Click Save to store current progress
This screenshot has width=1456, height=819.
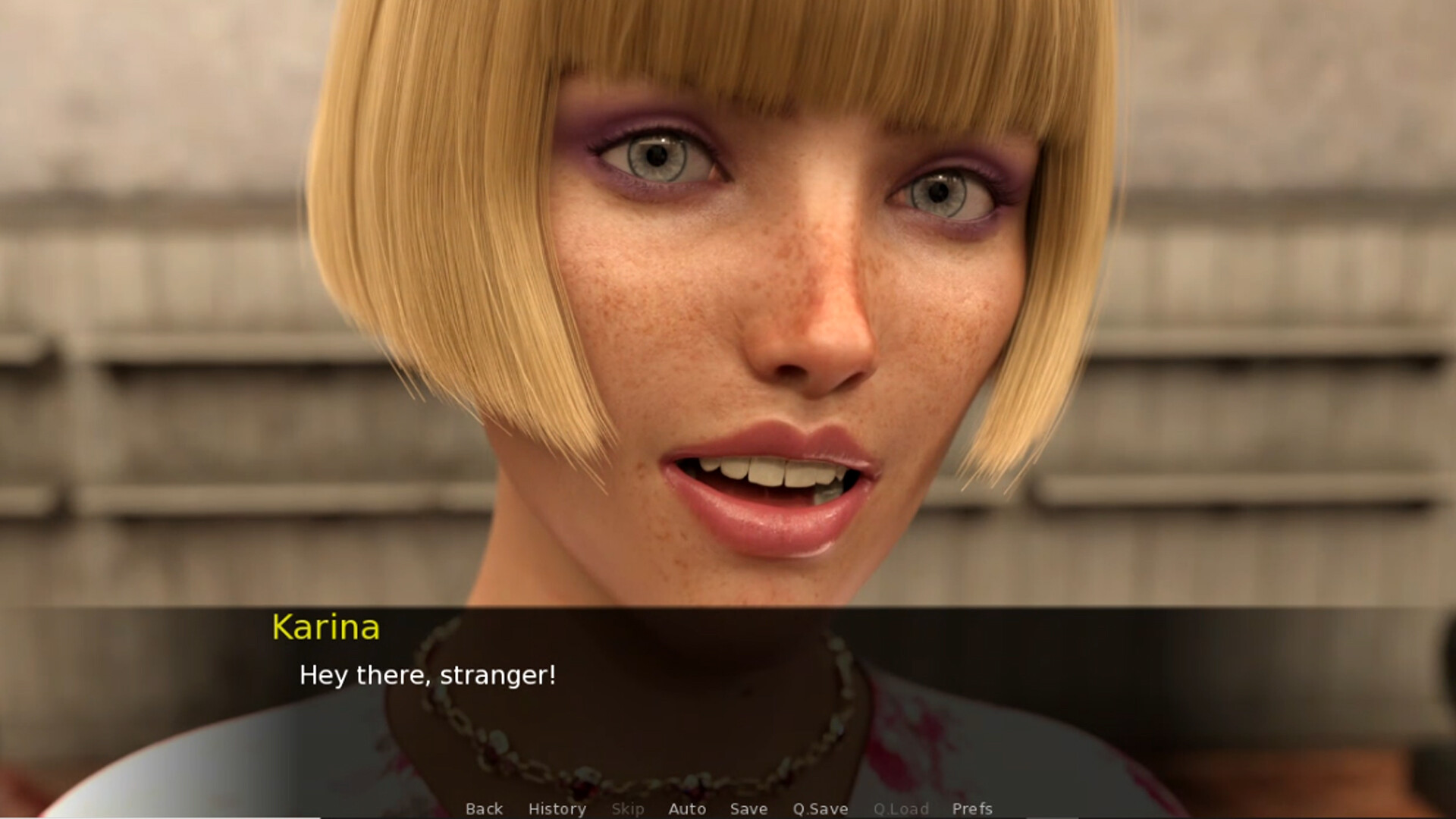tap(748, 809)
